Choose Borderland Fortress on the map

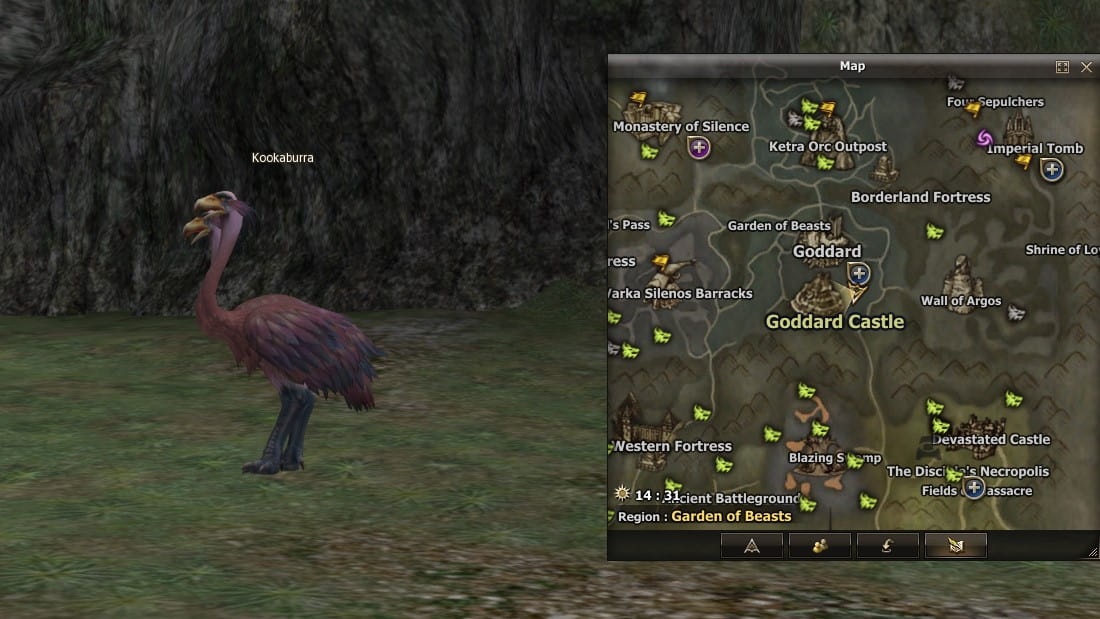[920, 197]
